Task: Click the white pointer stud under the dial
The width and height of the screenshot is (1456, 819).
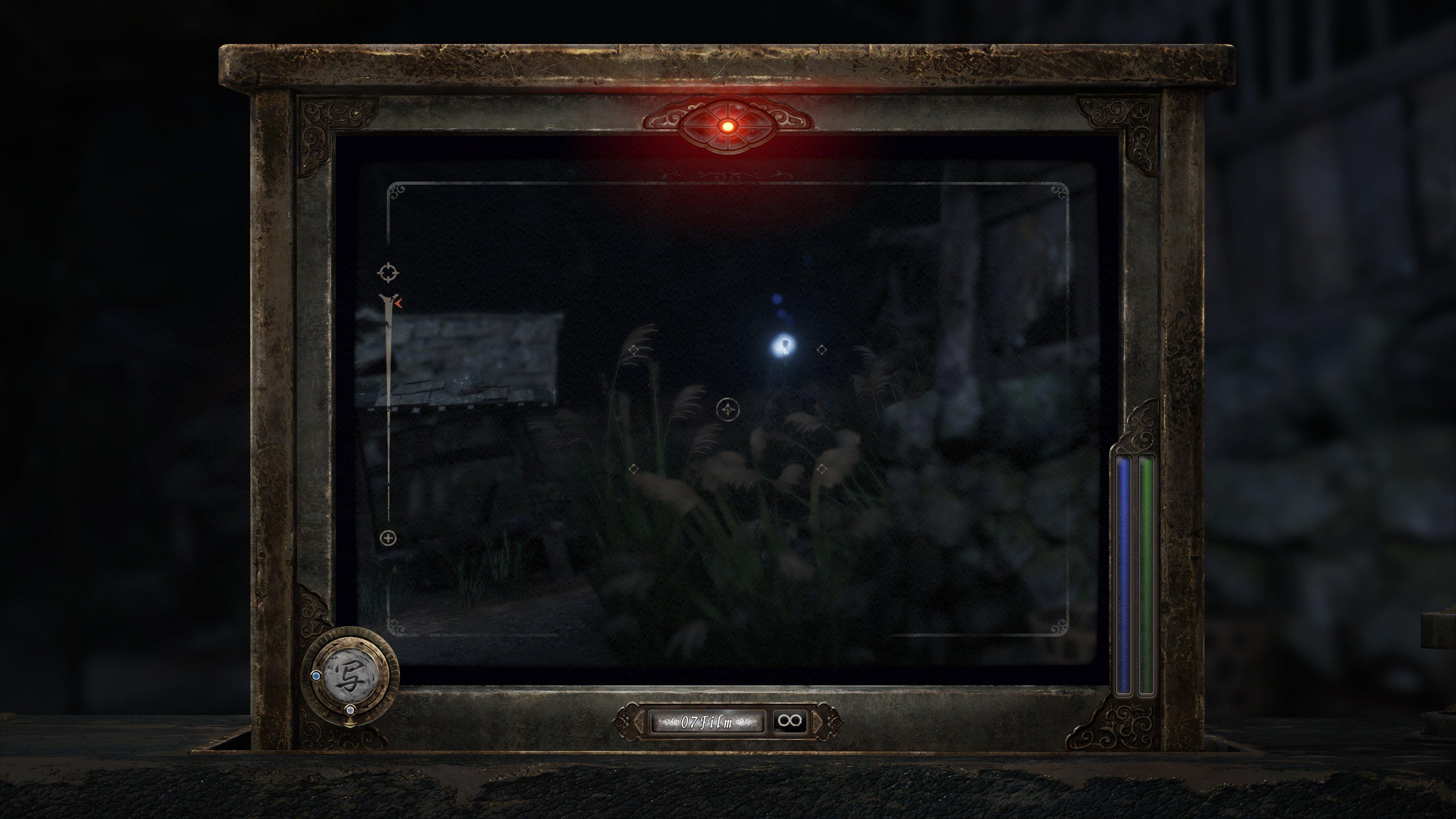Action: click(351, 711)
